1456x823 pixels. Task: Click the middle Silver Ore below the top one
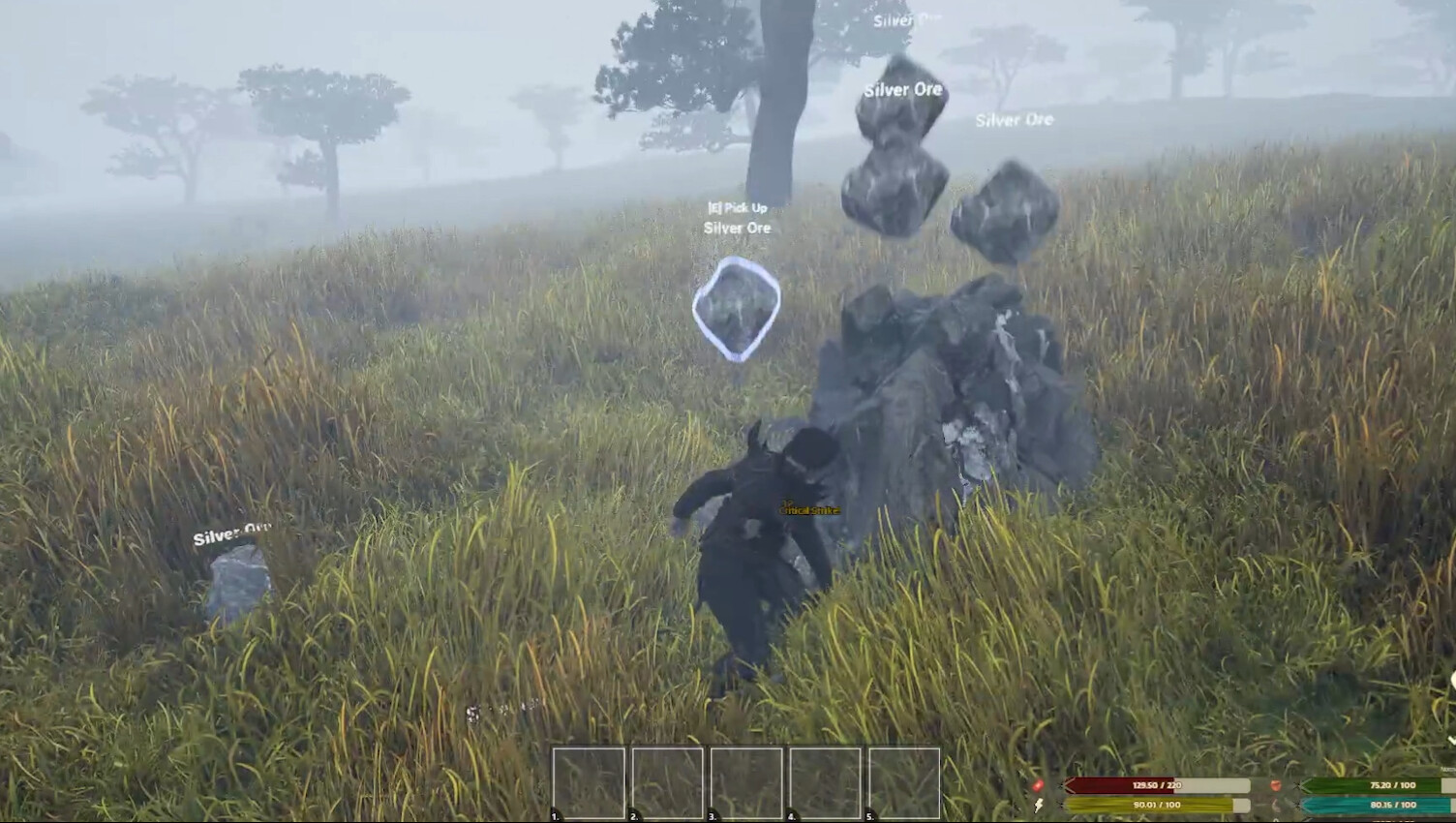pyautogui.click(x=891, y=184)
